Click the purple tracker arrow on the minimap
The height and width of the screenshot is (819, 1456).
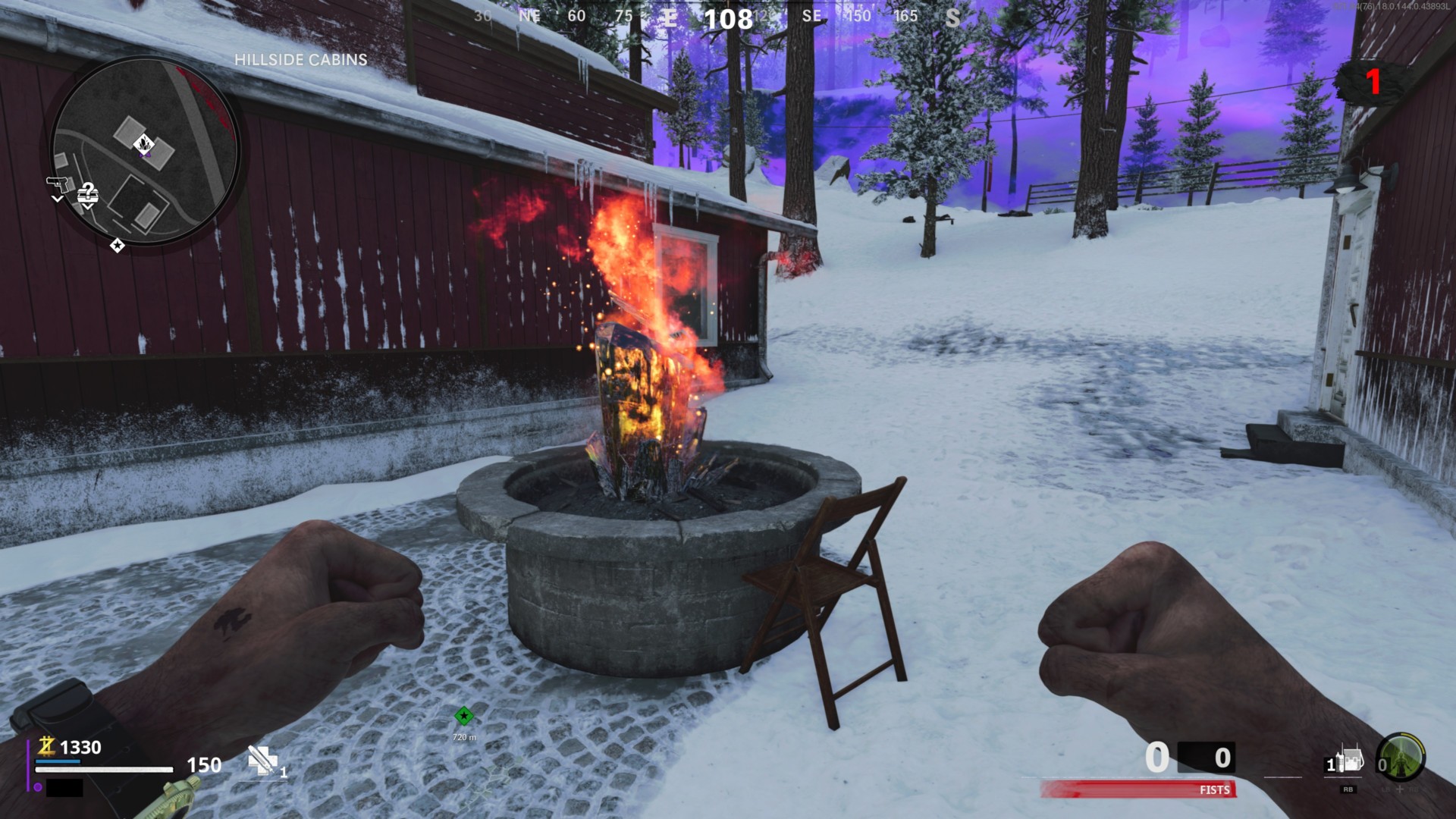(145, 155)
